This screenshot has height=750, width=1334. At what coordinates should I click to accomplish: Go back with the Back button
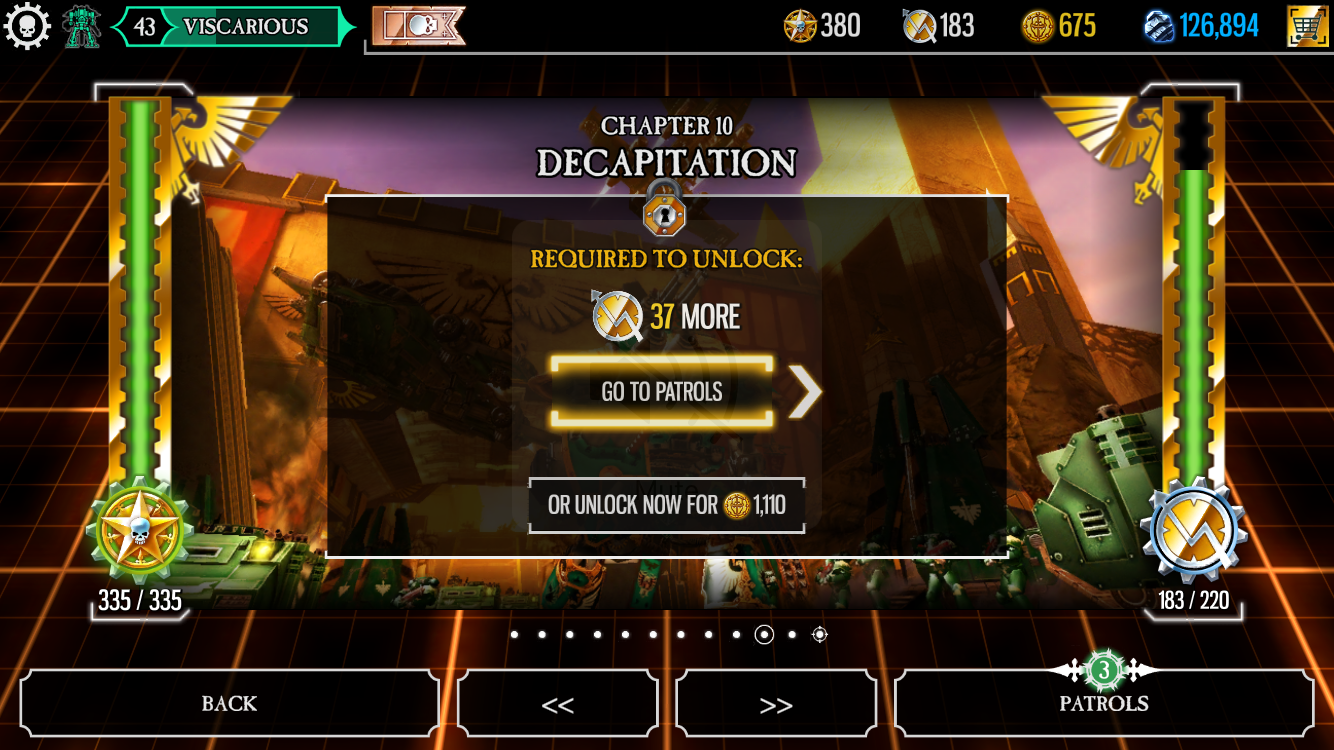coord(229,703)
